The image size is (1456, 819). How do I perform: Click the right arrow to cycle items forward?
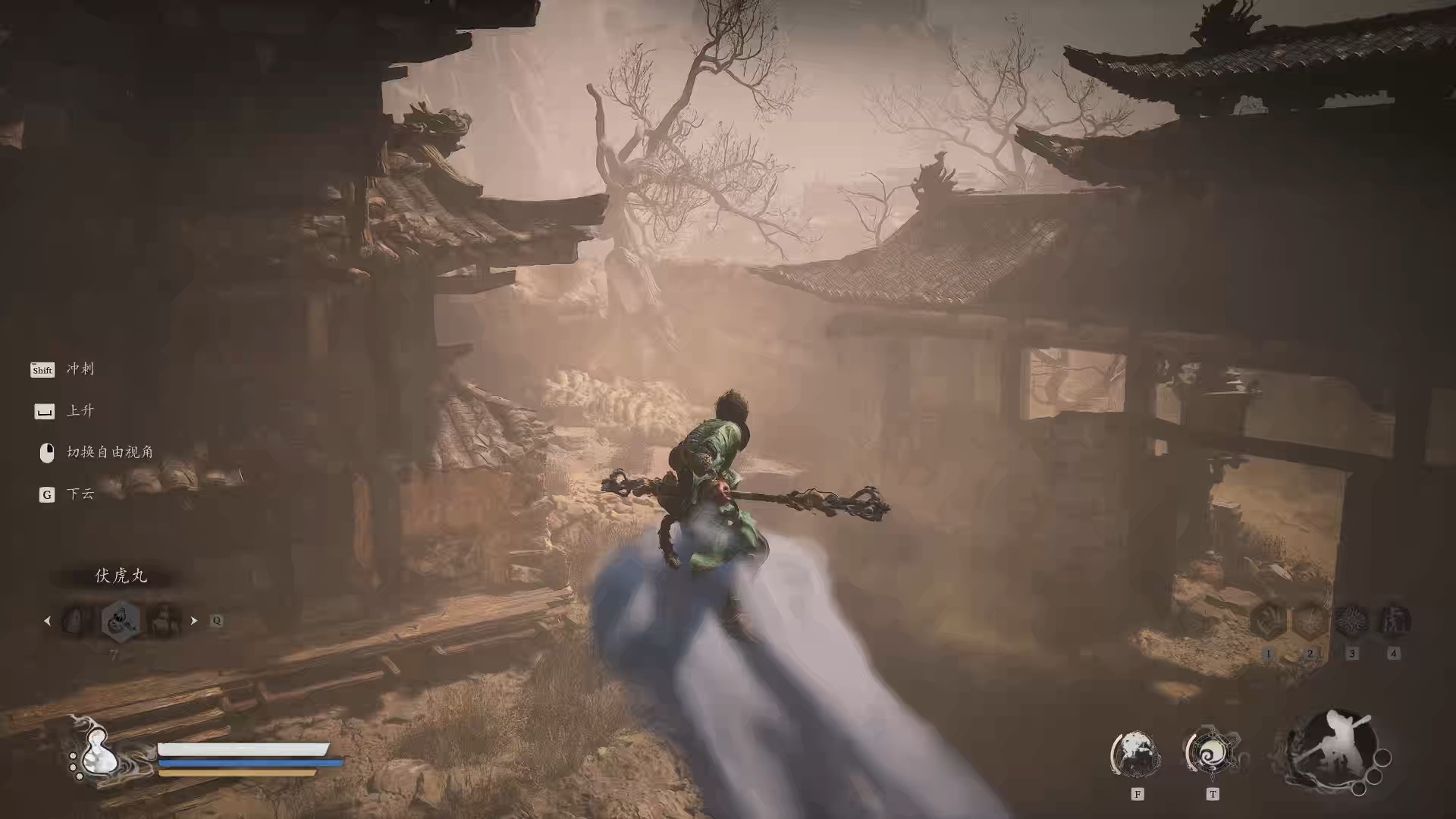coord(194,620)
